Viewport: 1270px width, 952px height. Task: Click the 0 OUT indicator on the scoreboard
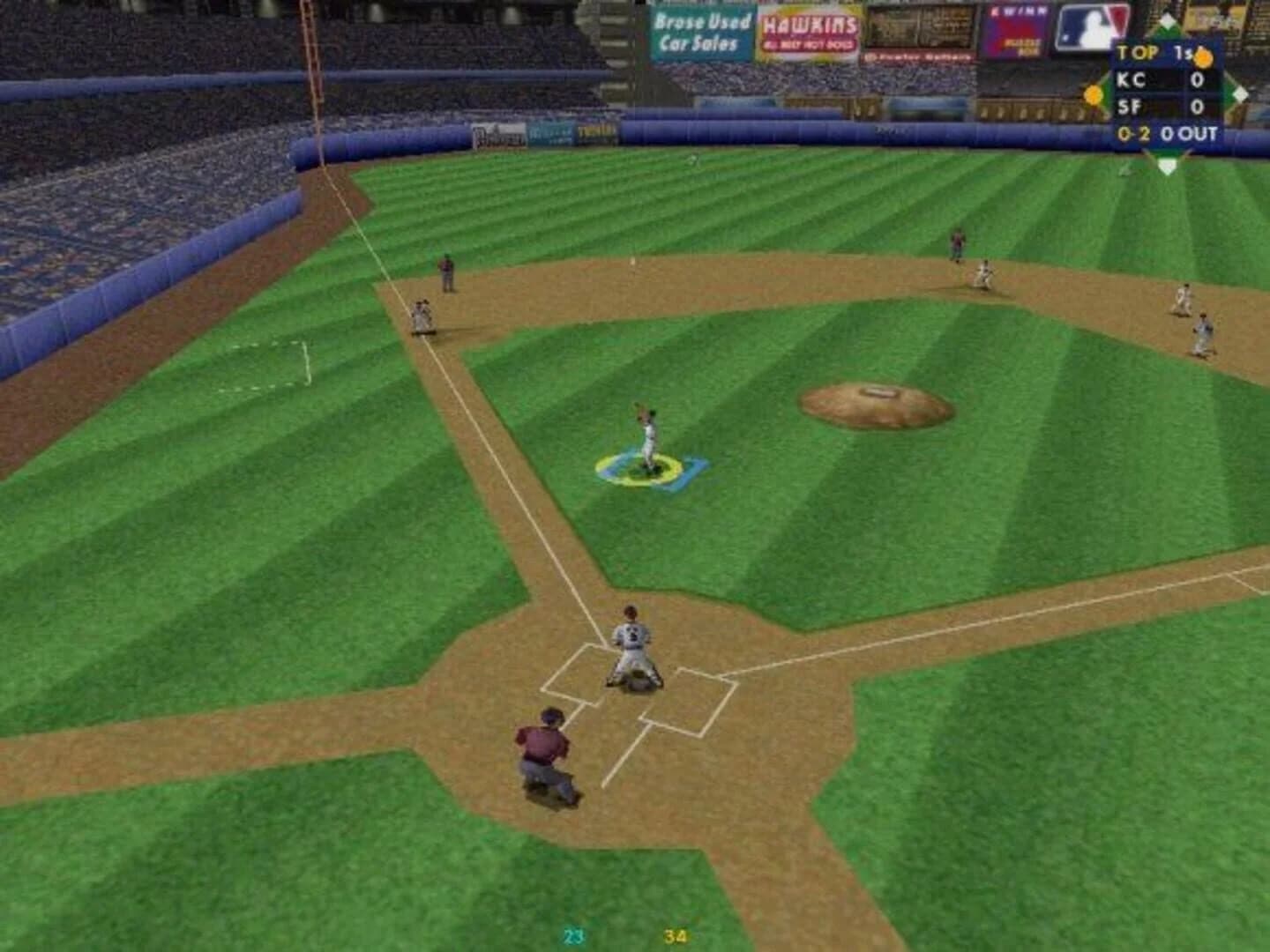pos(1191,134)
